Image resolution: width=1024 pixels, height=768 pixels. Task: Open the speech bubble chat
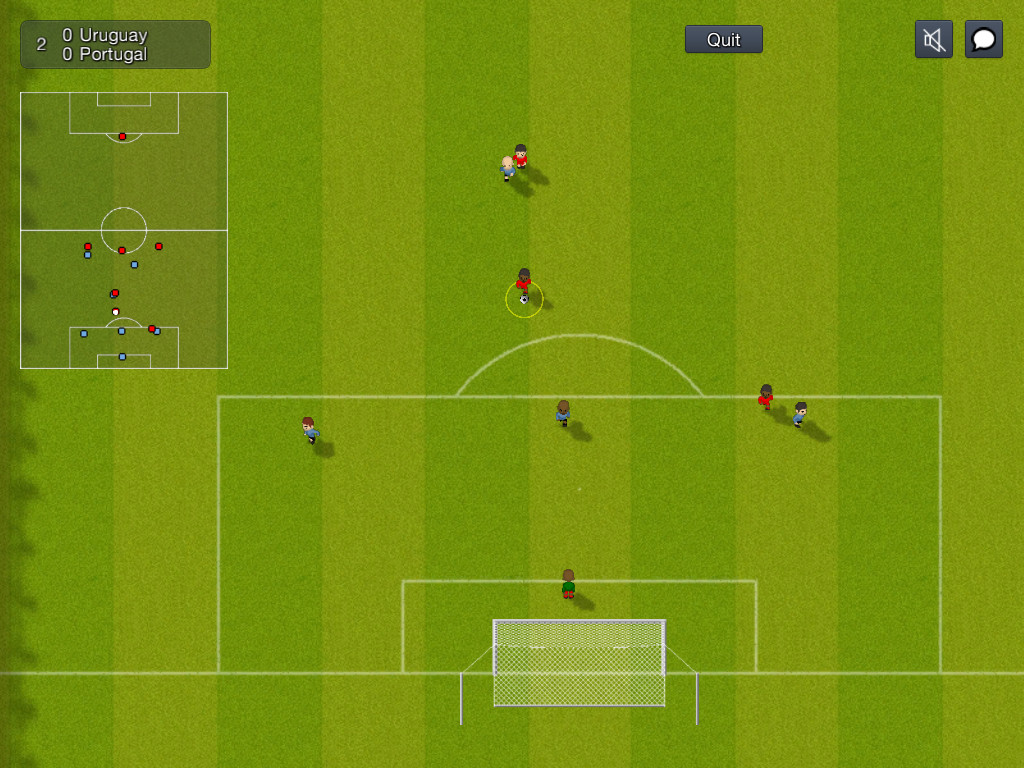point(983,39)
